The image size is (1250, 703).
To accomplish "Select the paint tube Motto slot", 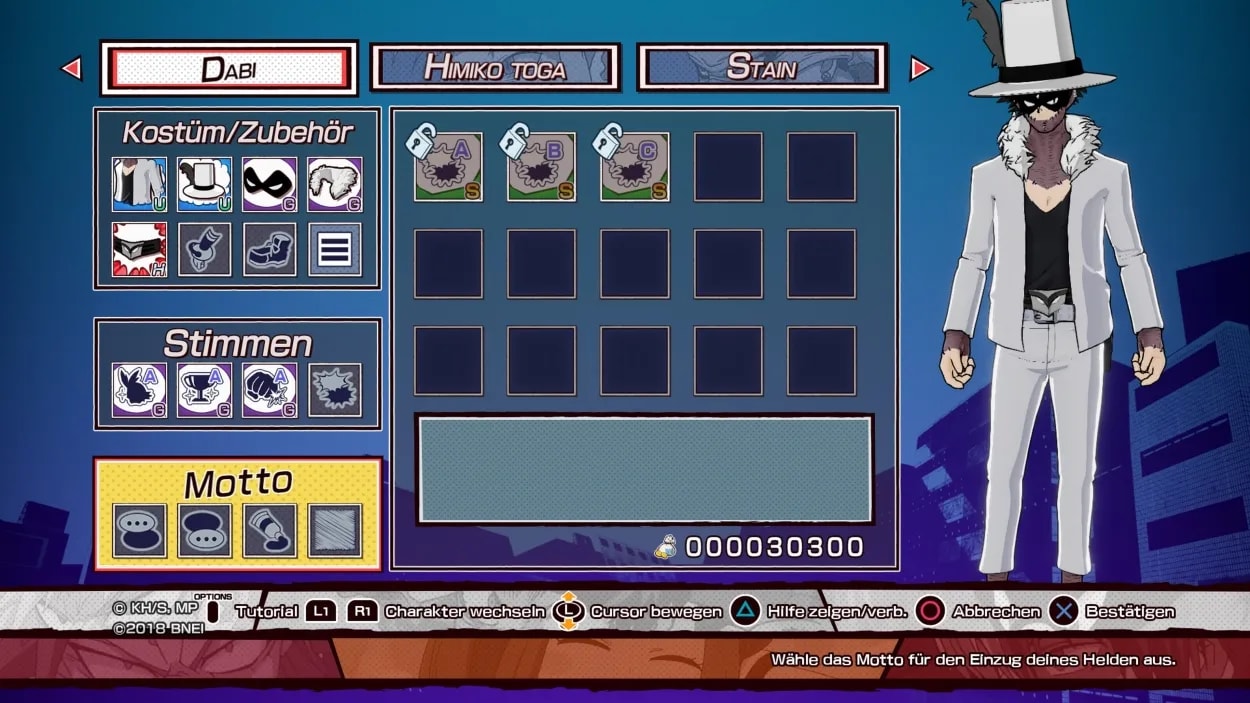I will click(x=270, y=530).
